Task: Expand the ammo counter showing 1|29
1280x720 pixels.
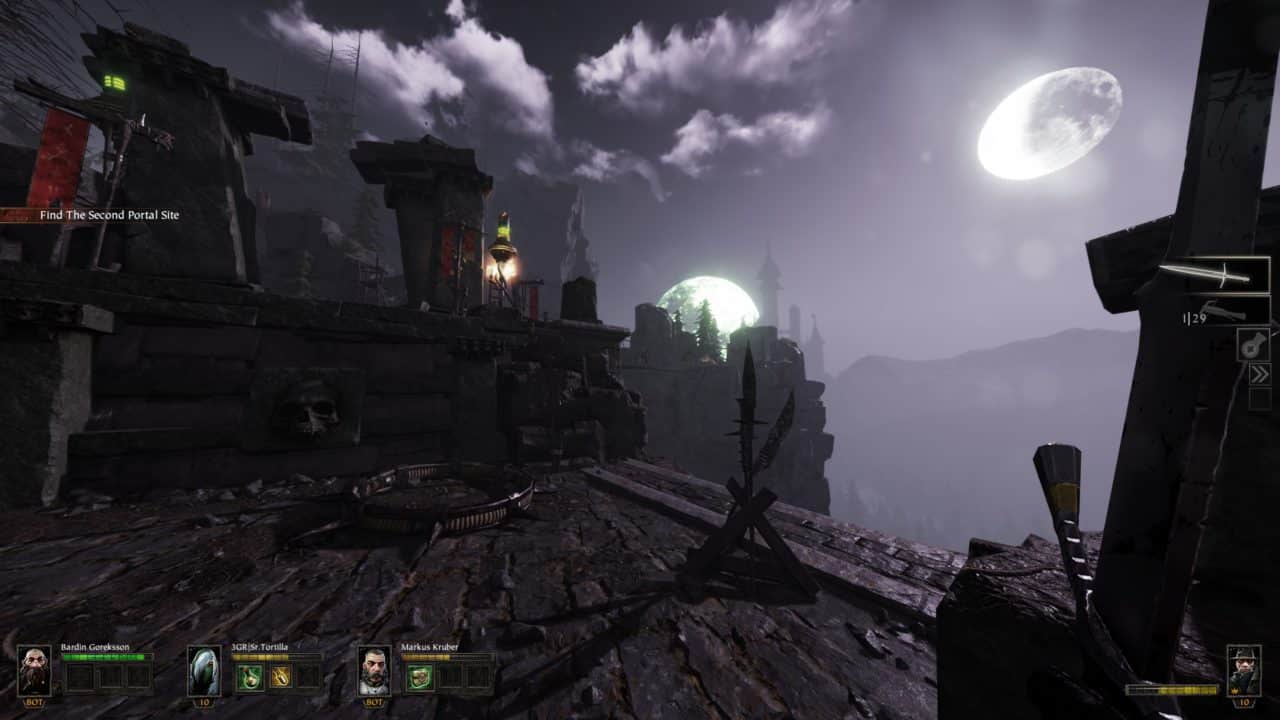Action: coord(1193,316)
